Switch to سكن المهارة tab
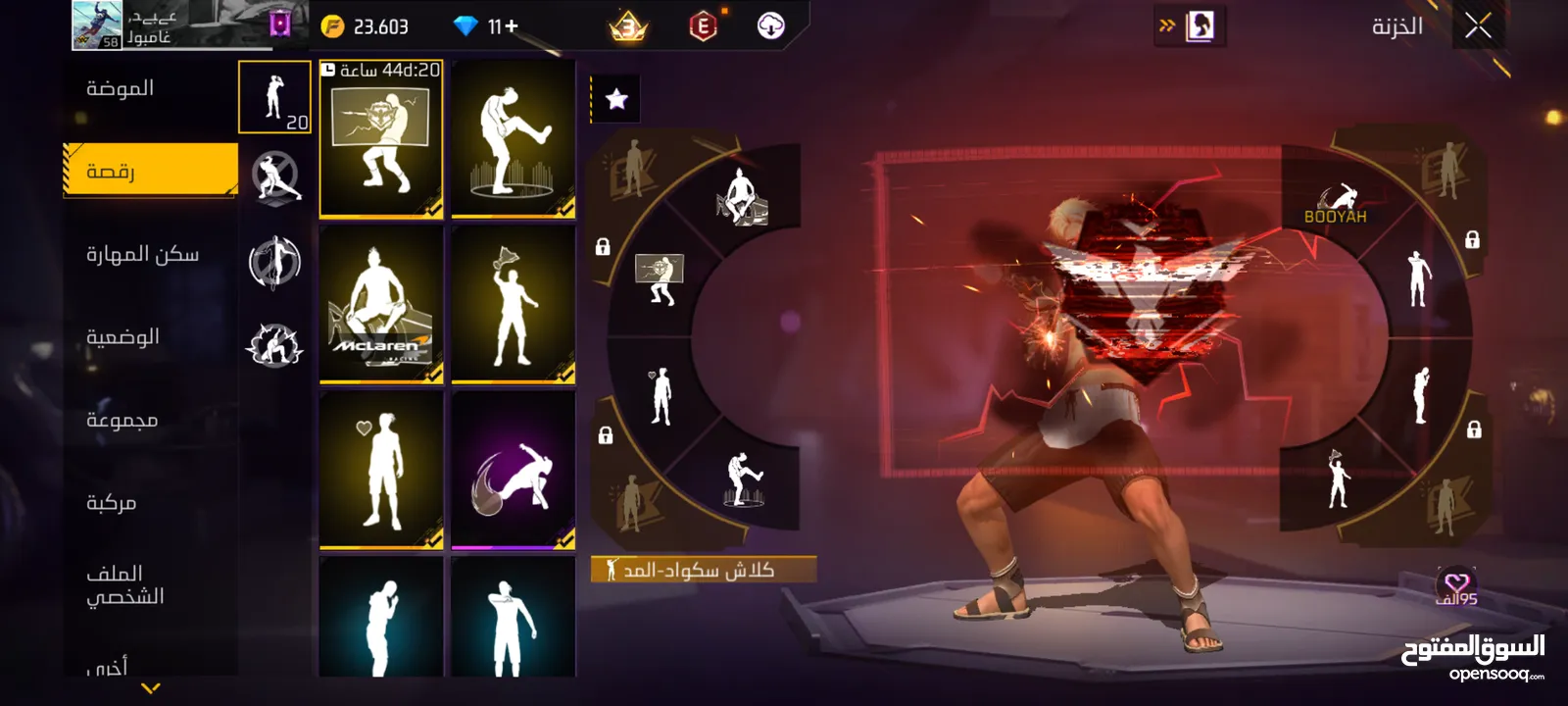The height and width of the screenshot is (706, 1568). pos(142,254)
